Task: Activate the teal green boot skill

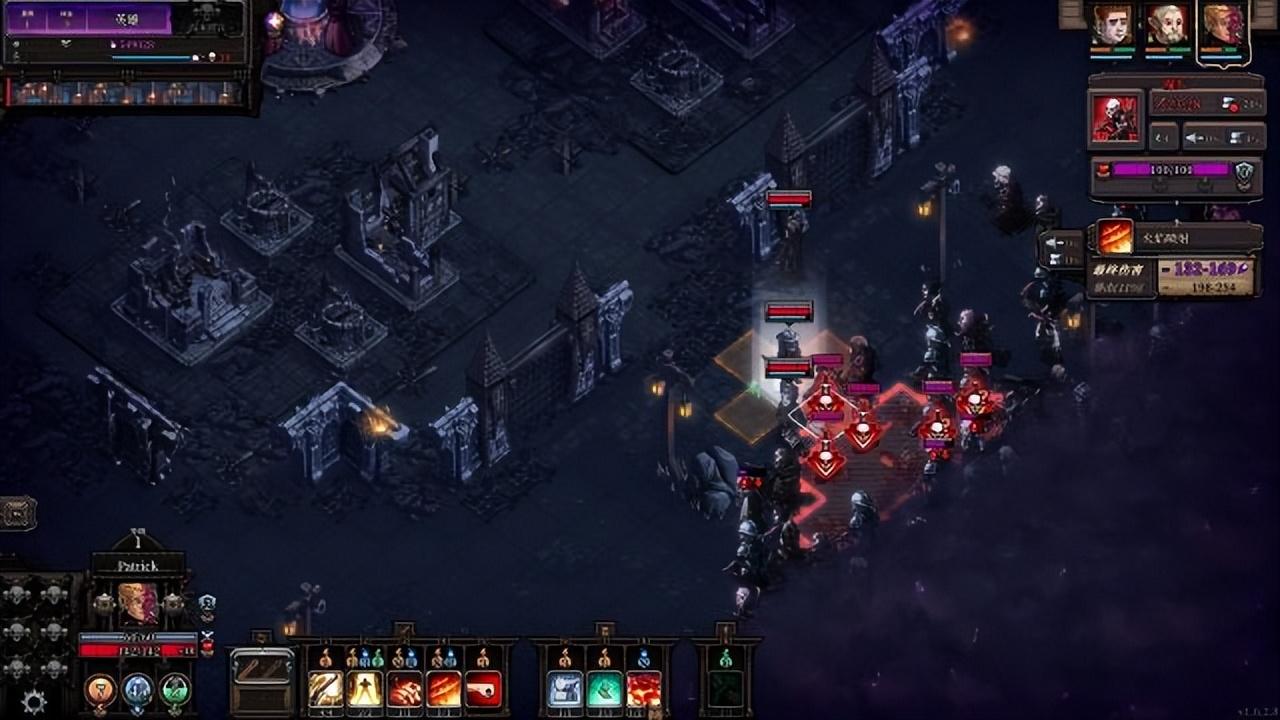Action: pyautogui.click(x=605, y=689)
